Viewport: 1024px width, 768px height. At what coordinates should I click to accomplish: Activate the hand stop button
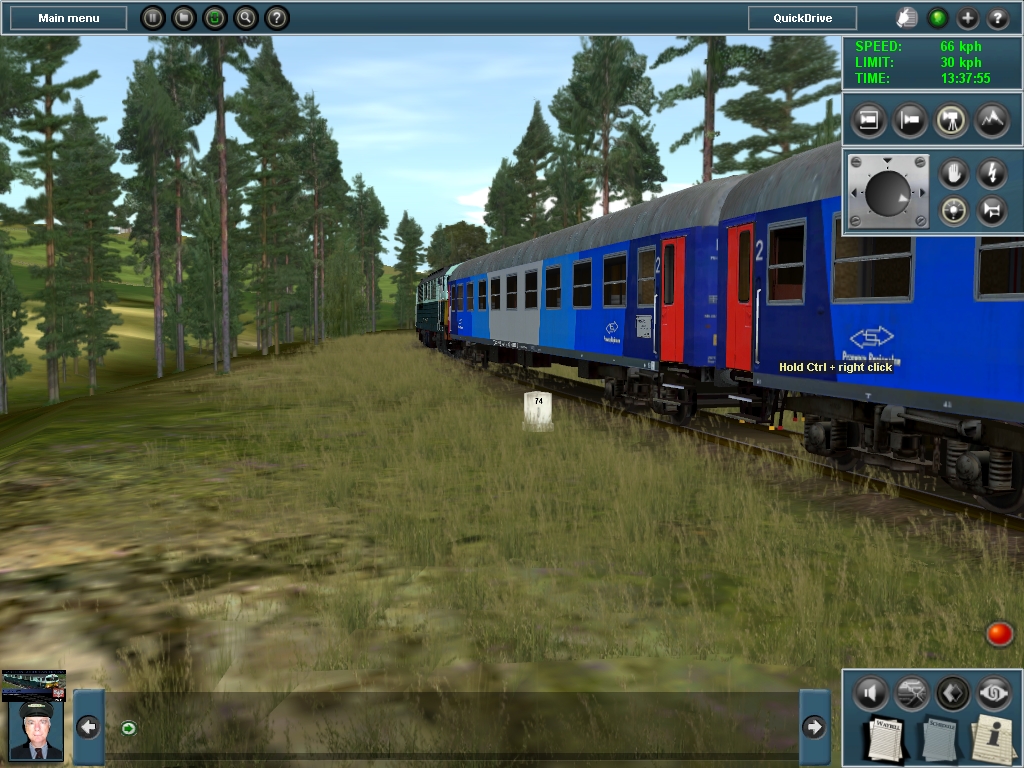954,173
